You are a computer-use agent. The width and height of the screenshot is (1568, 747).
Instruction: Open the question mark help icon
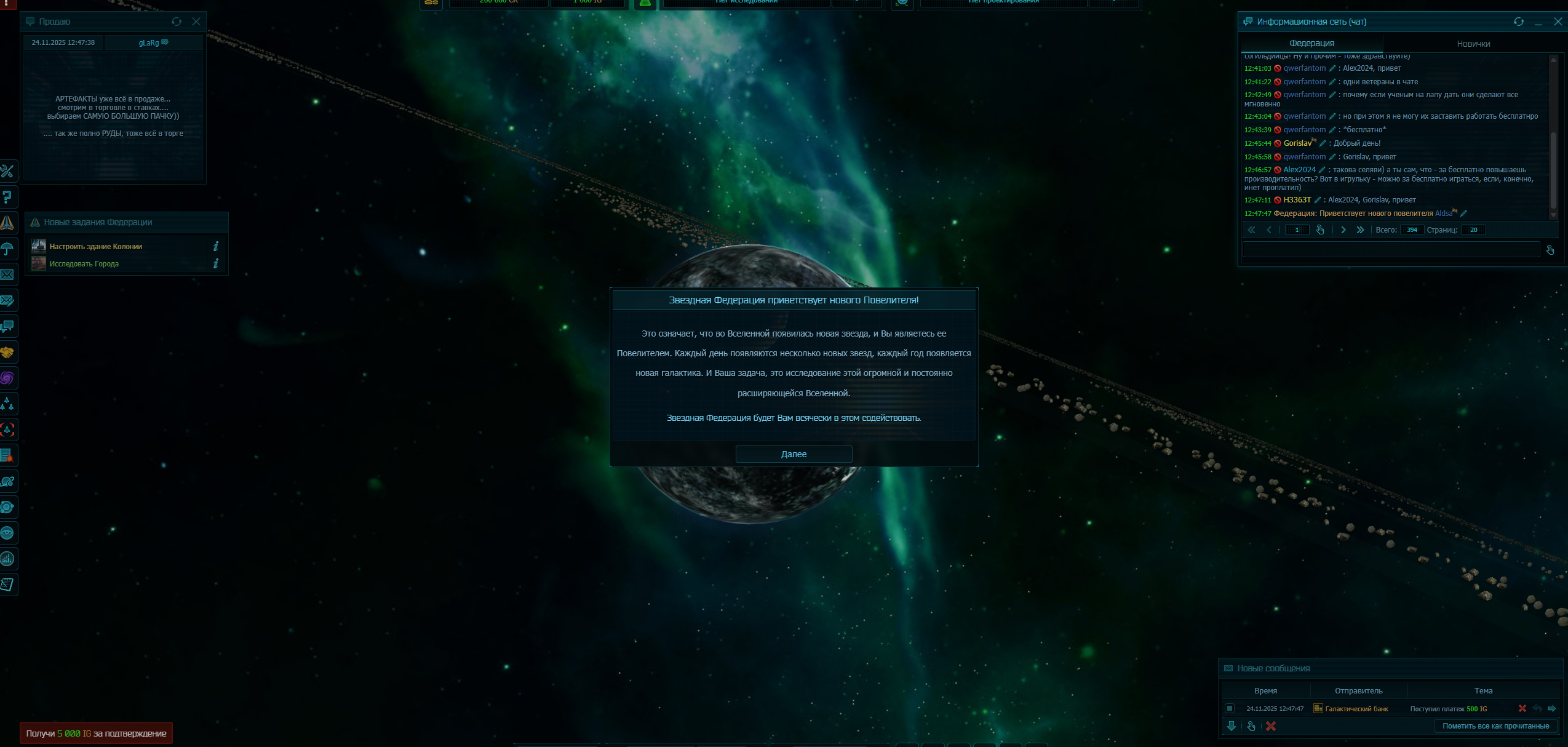[x=7, y=197]
